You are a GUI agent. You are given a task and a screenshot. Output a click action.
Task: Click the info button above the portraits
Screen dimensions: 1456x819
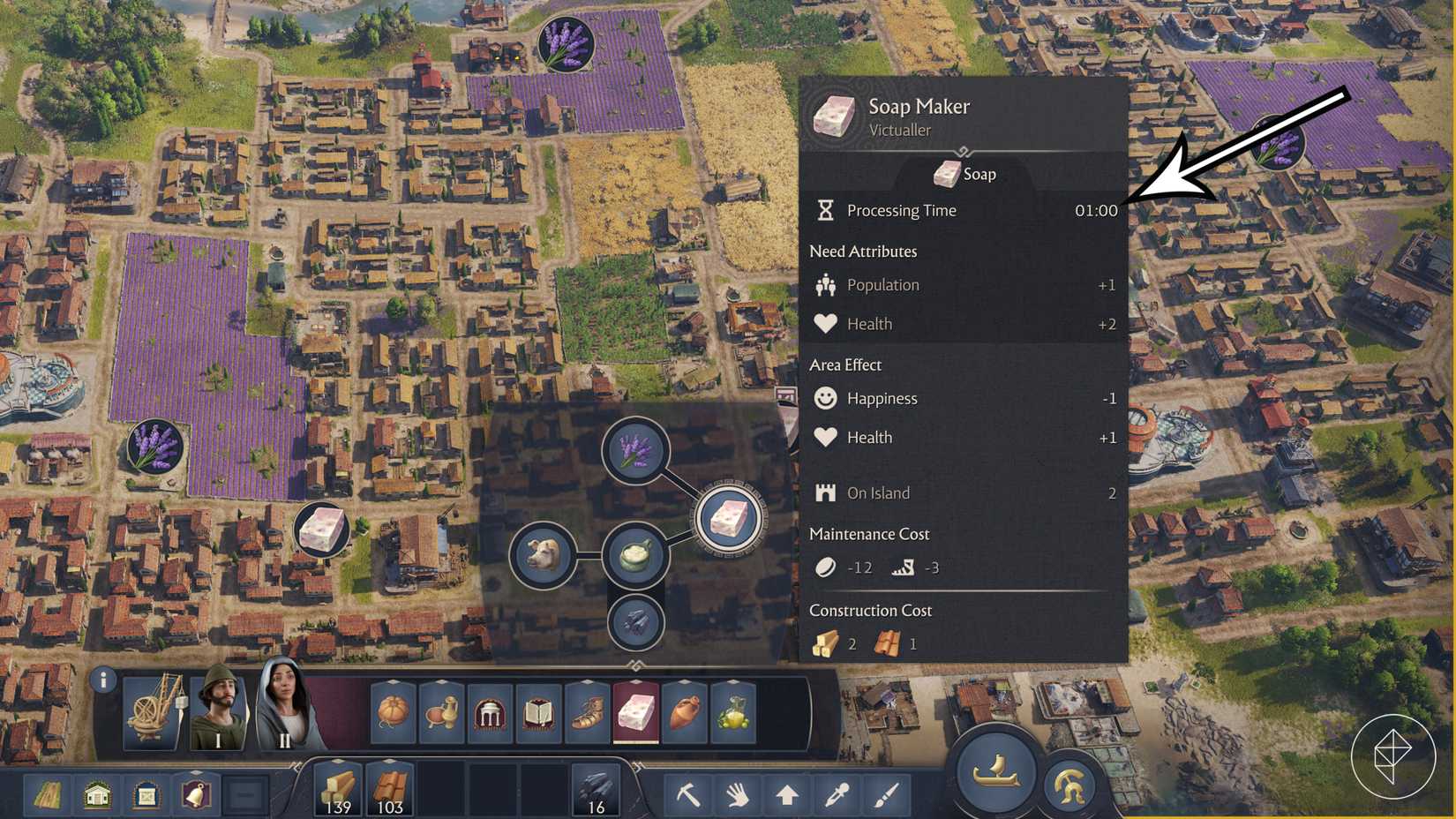click(x=104, y=679)
